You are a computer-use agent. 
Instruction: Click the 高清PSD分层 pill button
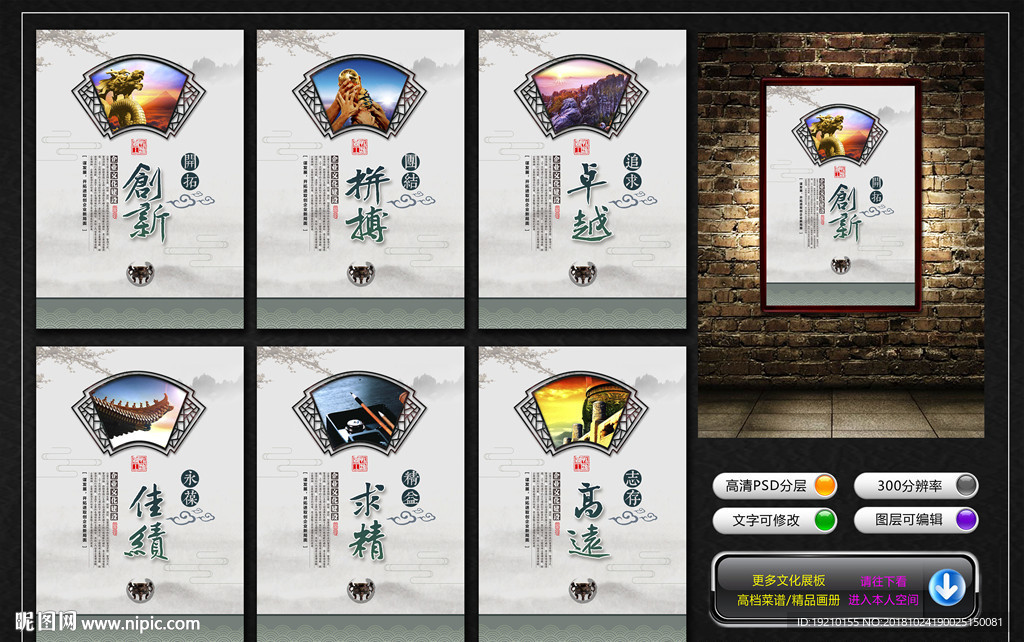(775, 486)
